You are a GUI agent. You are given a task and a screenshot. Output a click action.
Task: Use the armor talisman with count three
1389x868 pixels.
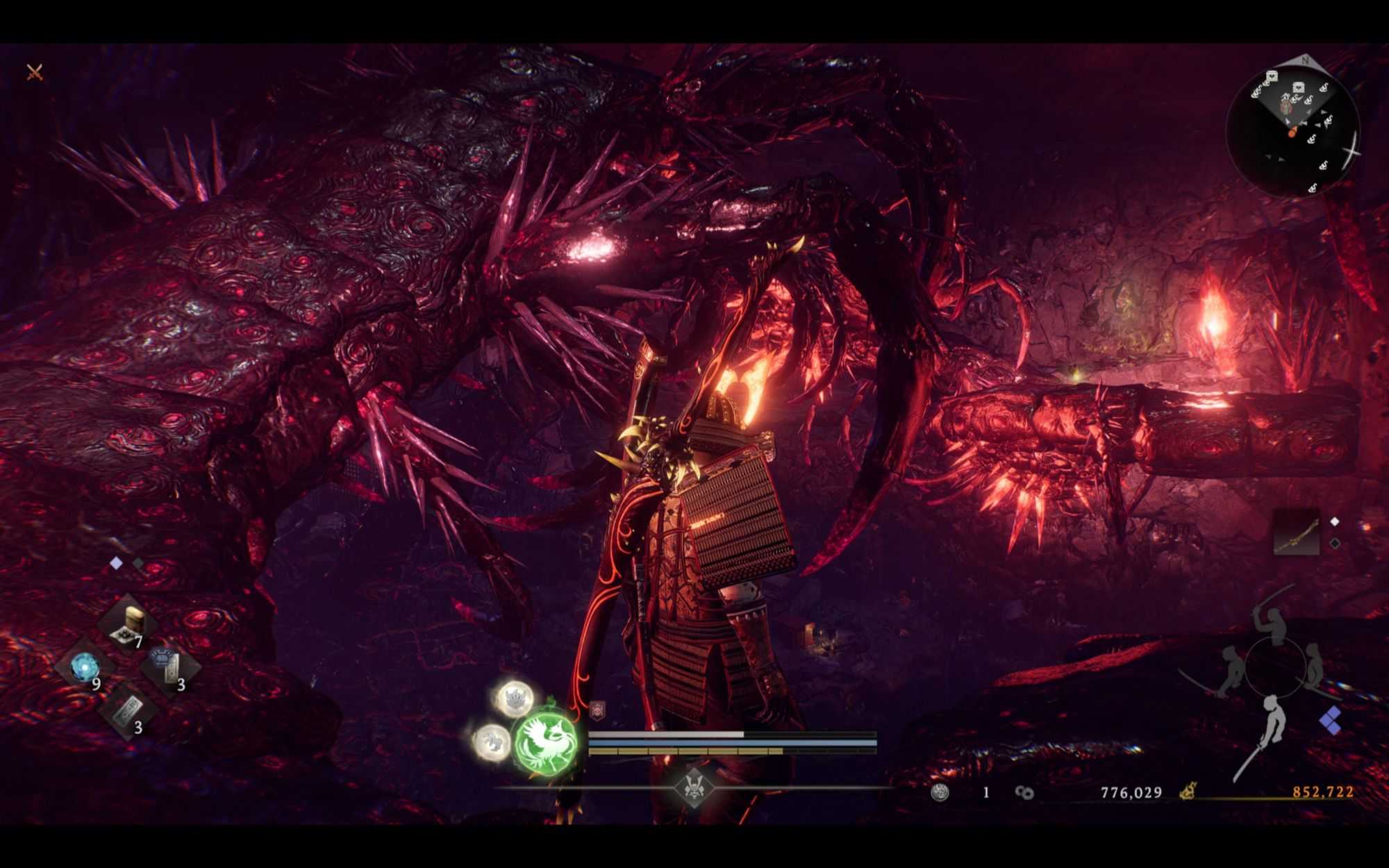tap(169, 668)
